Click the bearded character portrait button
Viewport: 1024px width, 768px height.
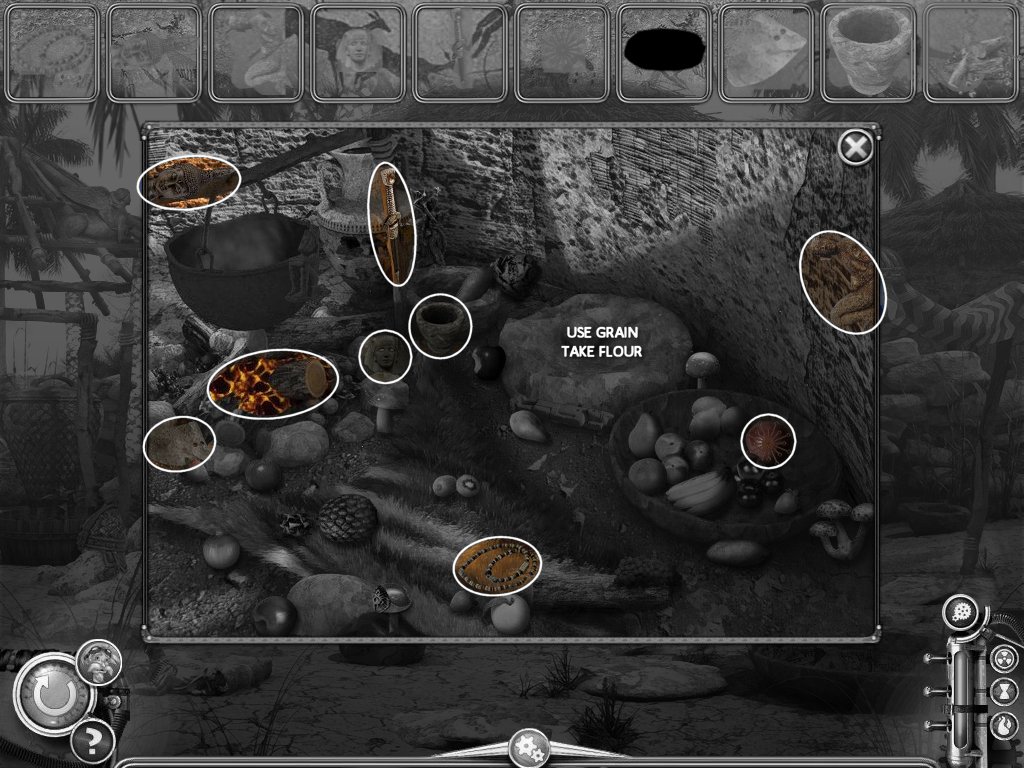click(100, 661)
